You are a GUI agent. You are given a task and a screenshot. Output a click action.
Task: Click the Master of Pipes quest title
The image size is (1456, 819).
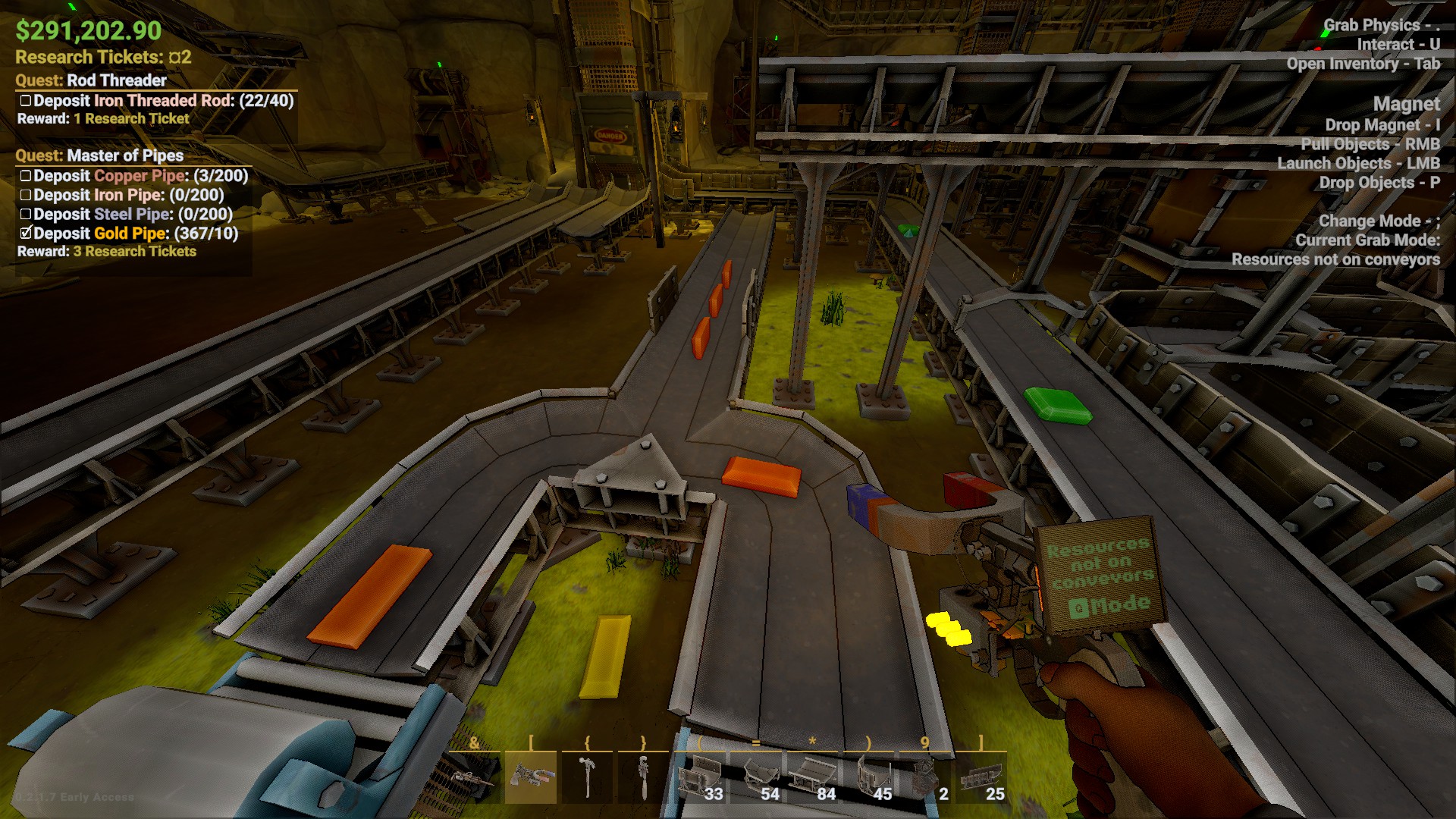[x=124, y=155]
